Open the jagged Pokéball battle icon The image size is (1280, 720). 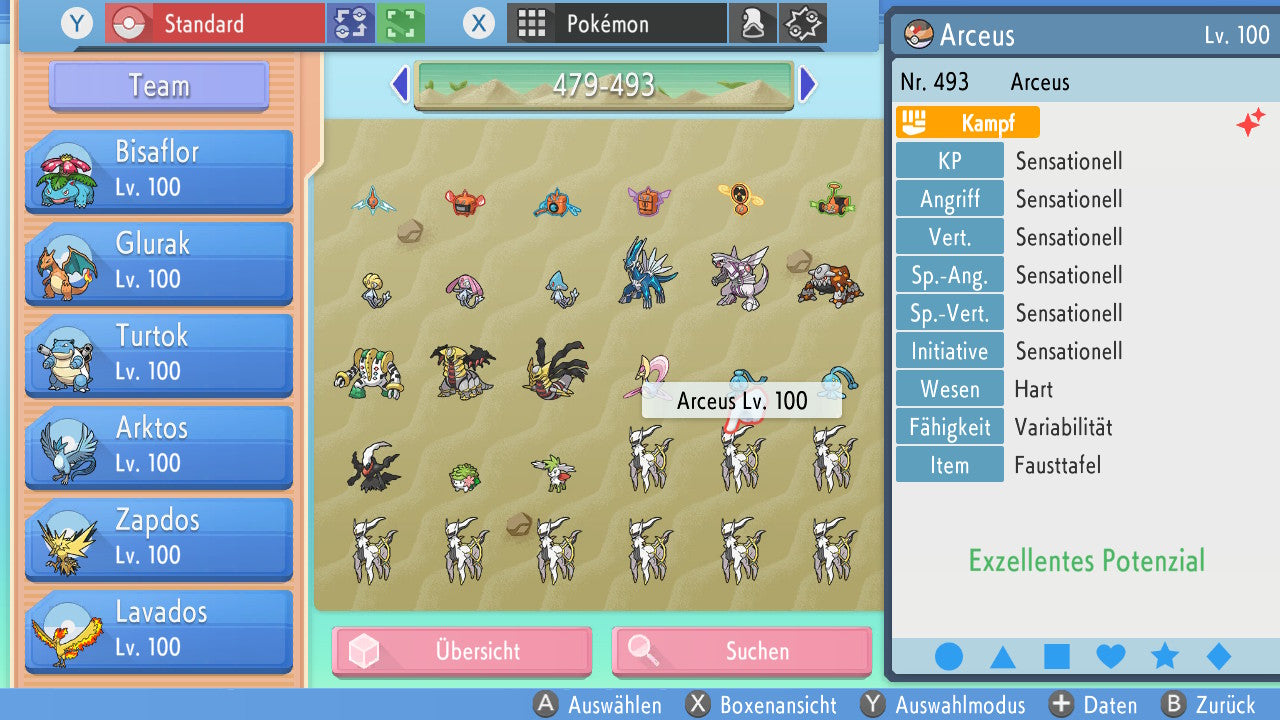tap(802, 23)
